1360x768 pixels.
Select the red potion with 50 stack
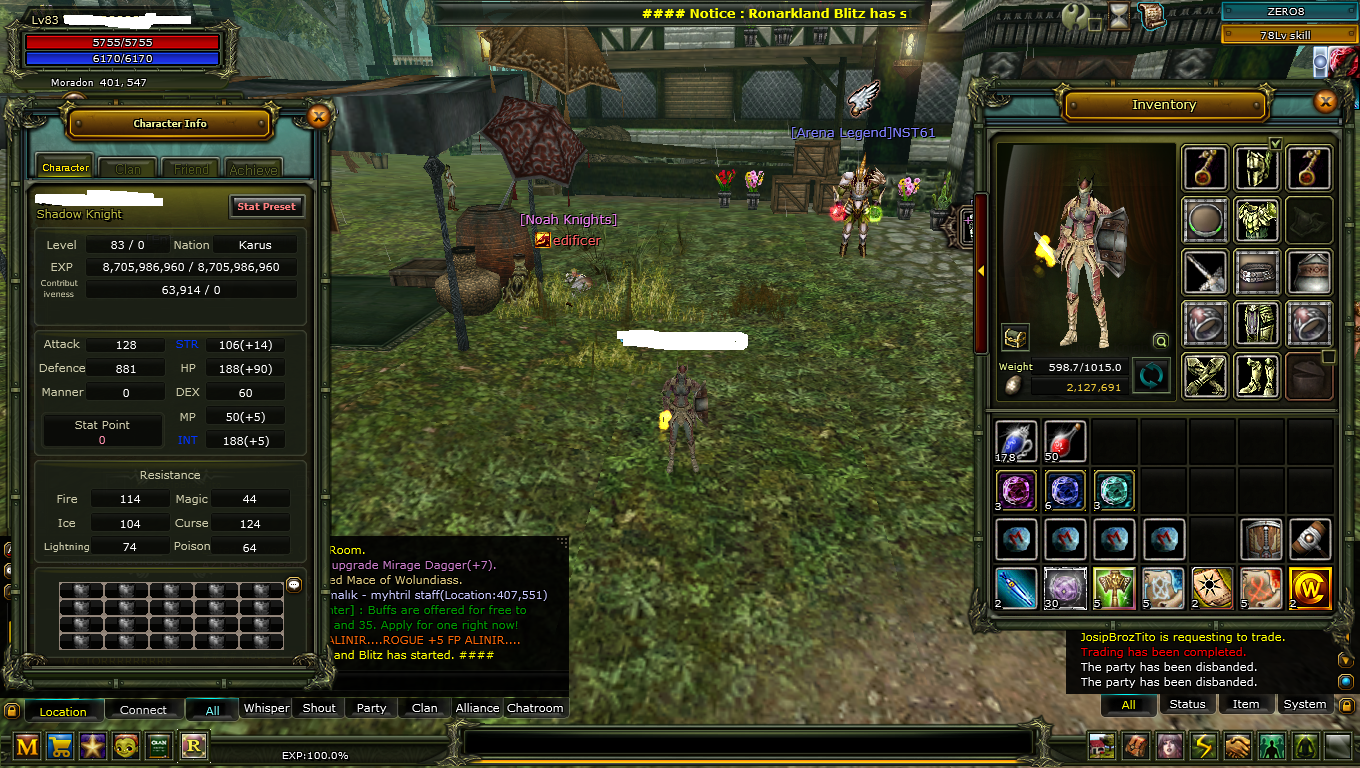pyautogui.click(x=1065, y=441)
